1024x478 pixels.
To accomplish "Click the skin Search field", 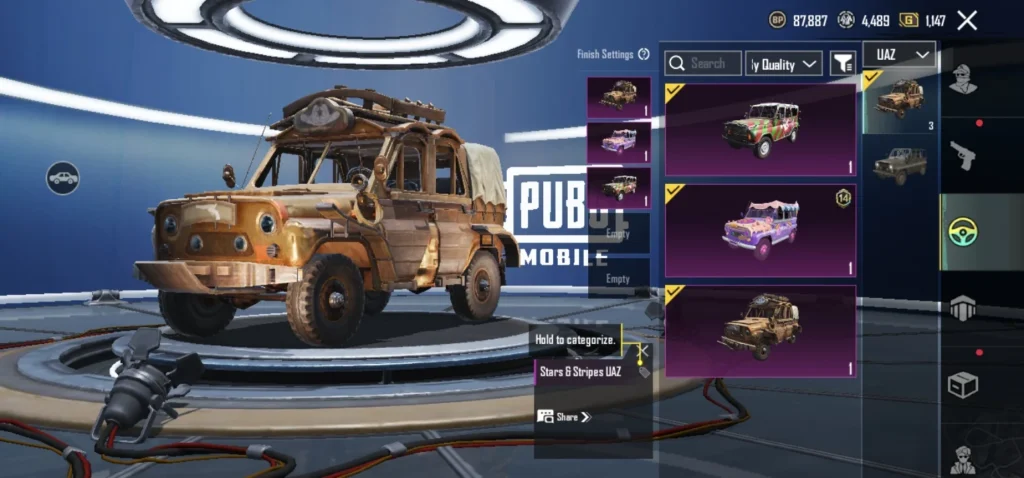I will (704, 63).
